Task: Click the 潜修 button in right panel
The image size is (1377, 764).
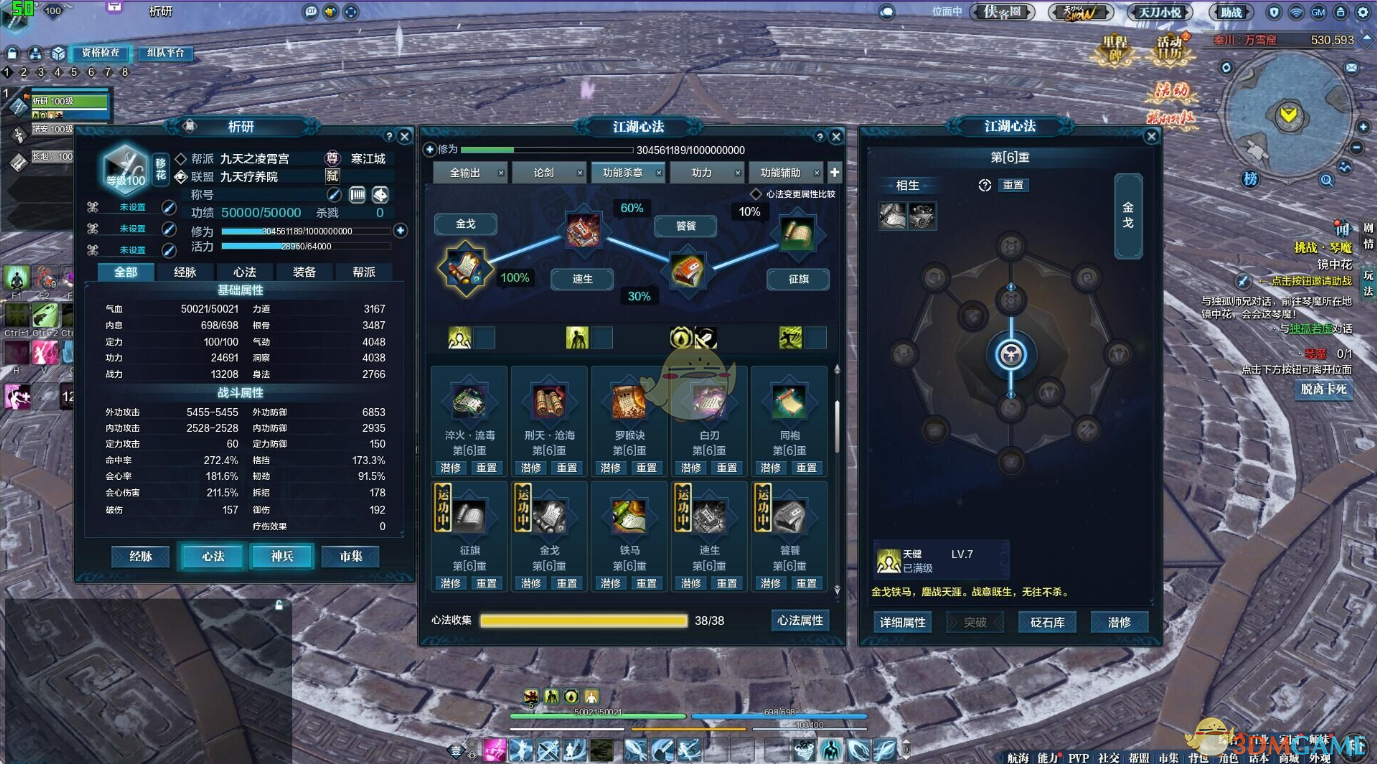Action: 1119,622
